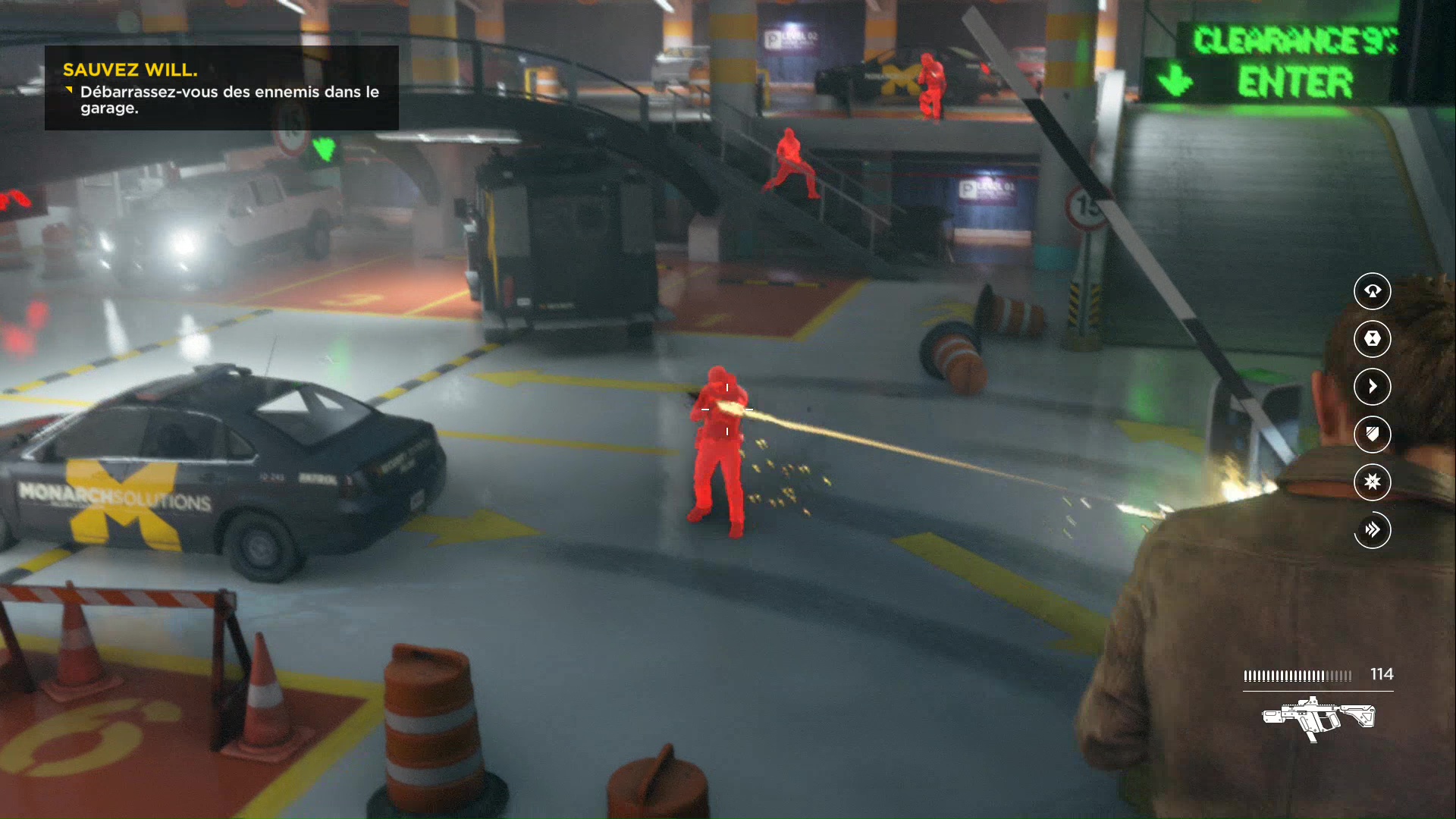Select the equipped submachine gun icon

tap(1318, 717)
